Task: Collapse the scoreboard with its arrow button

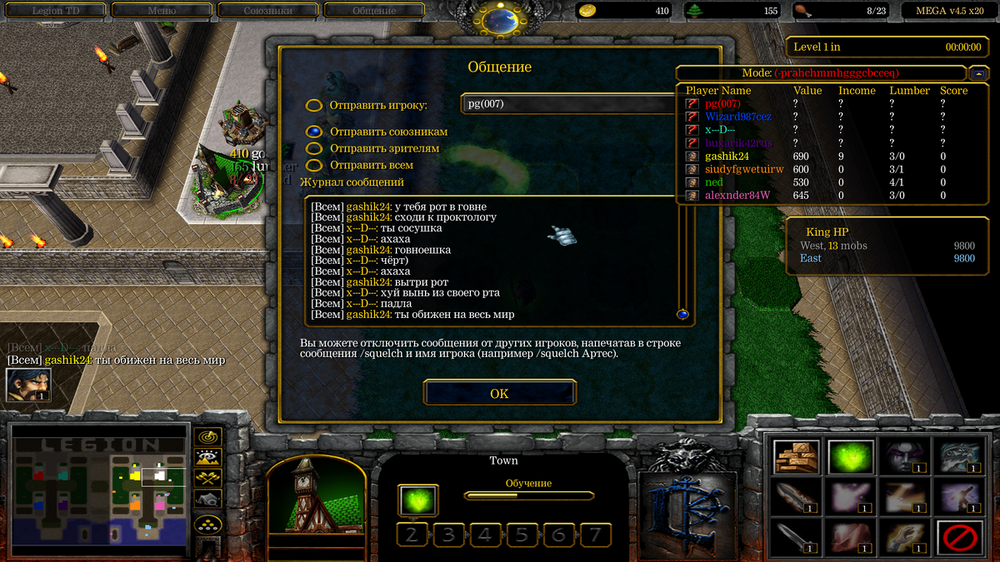Action: click(977, 73)
